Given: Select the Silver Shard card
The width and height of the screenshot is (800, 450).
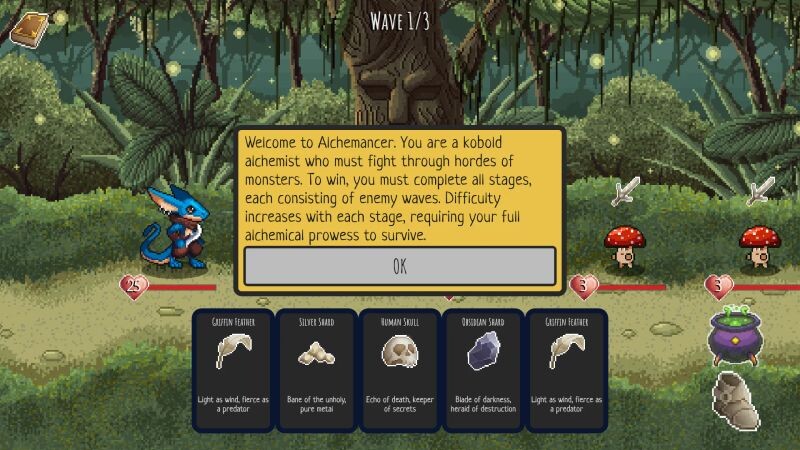Looking at the screenshot, I should [316, 369].
